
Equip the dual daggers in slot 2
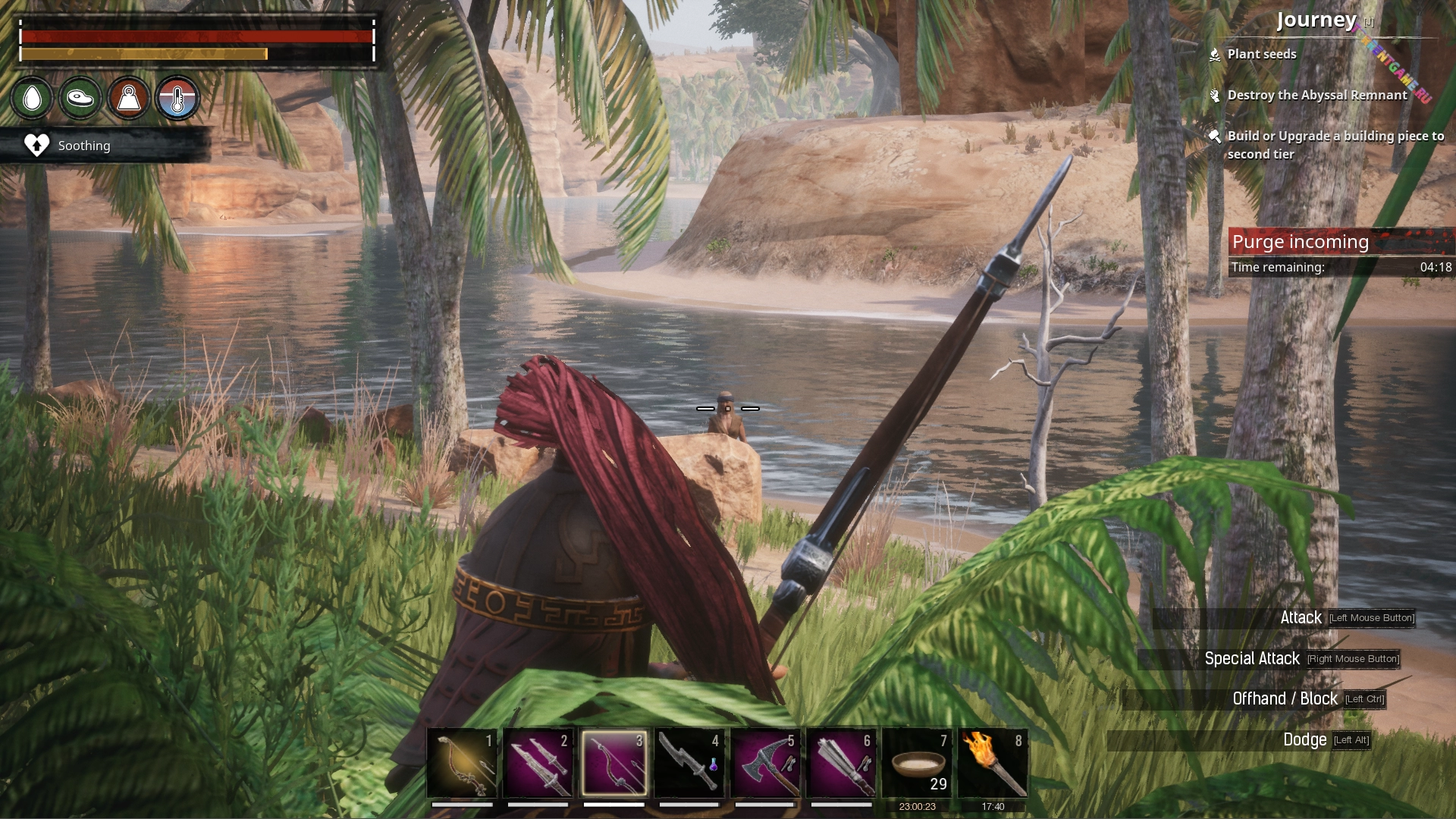pos(538,762)
